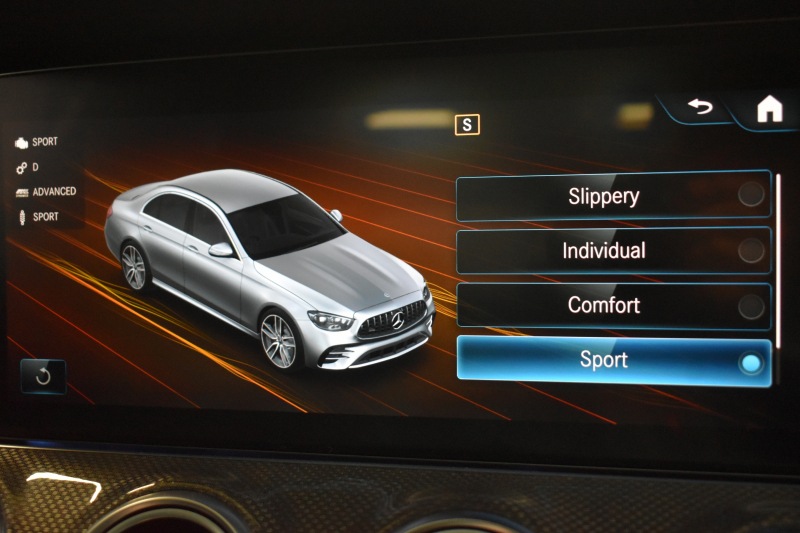Switch to Comfort drive mode
Screen dimensions: 800x533
click(613, 305)
